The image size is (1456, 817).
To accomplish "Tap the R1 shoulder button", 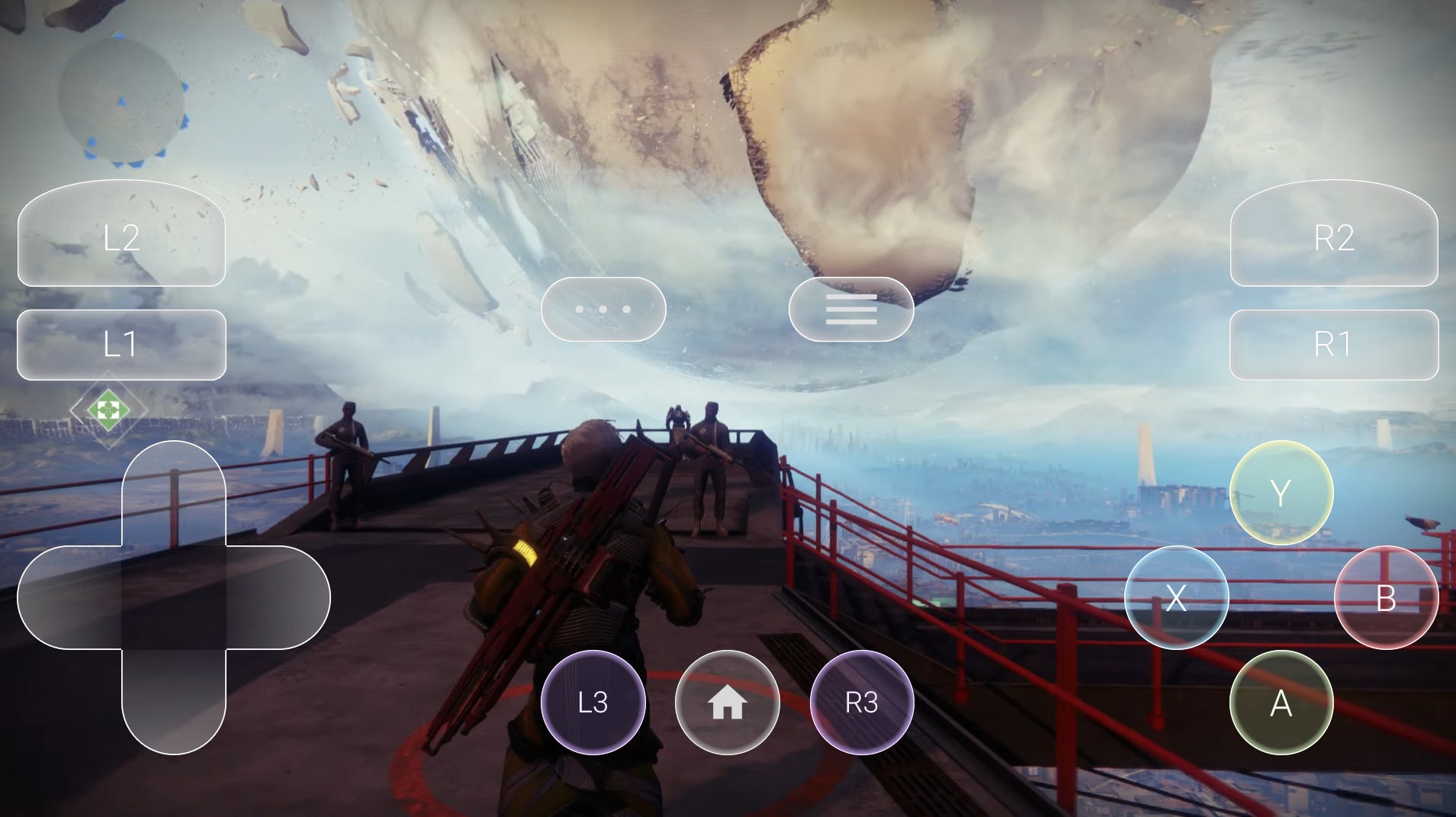I will click(x=1333, y=345).
